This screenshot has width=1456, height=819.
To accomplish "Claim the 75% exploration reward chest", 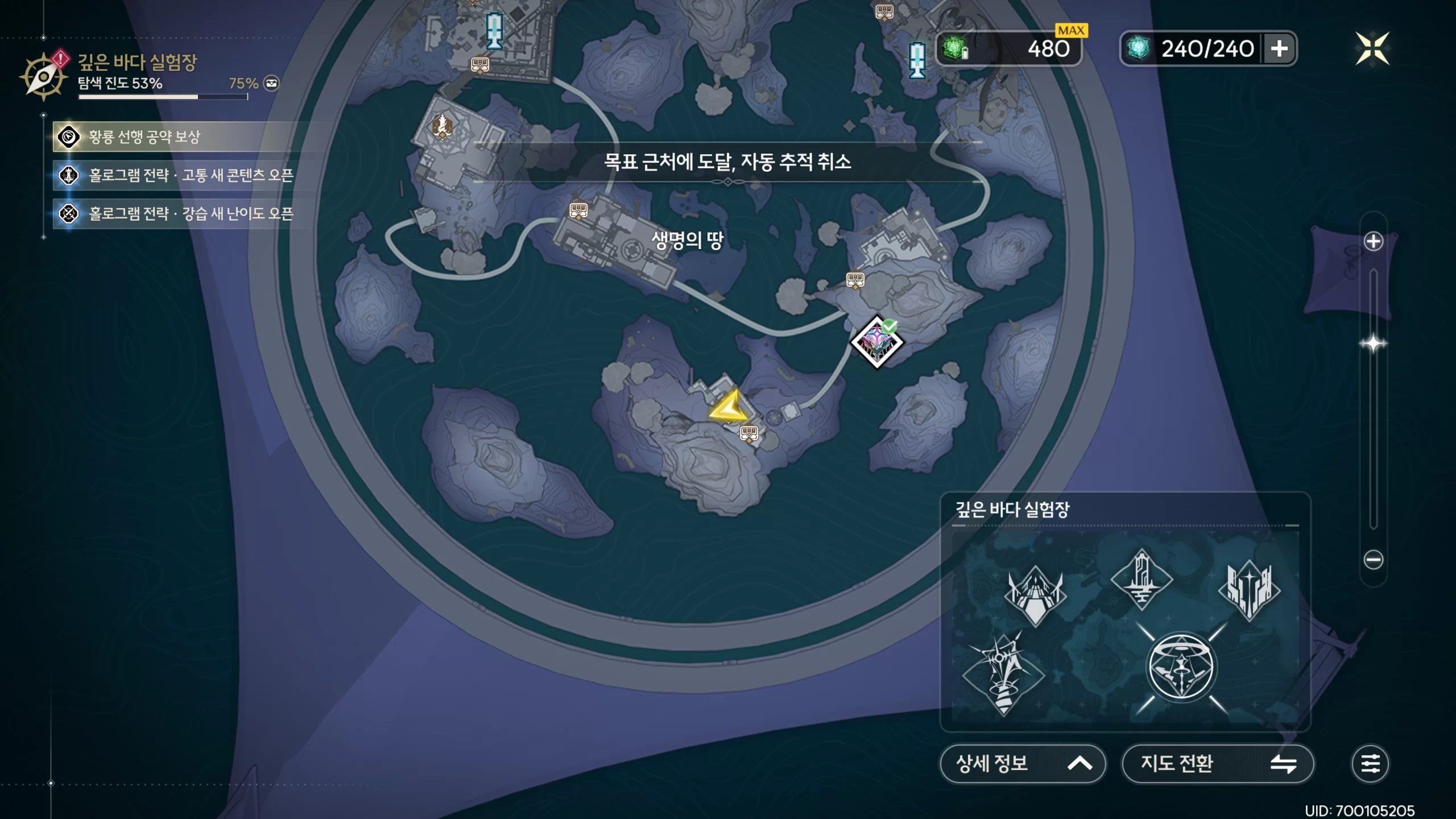I will click(x=271, y=84).
